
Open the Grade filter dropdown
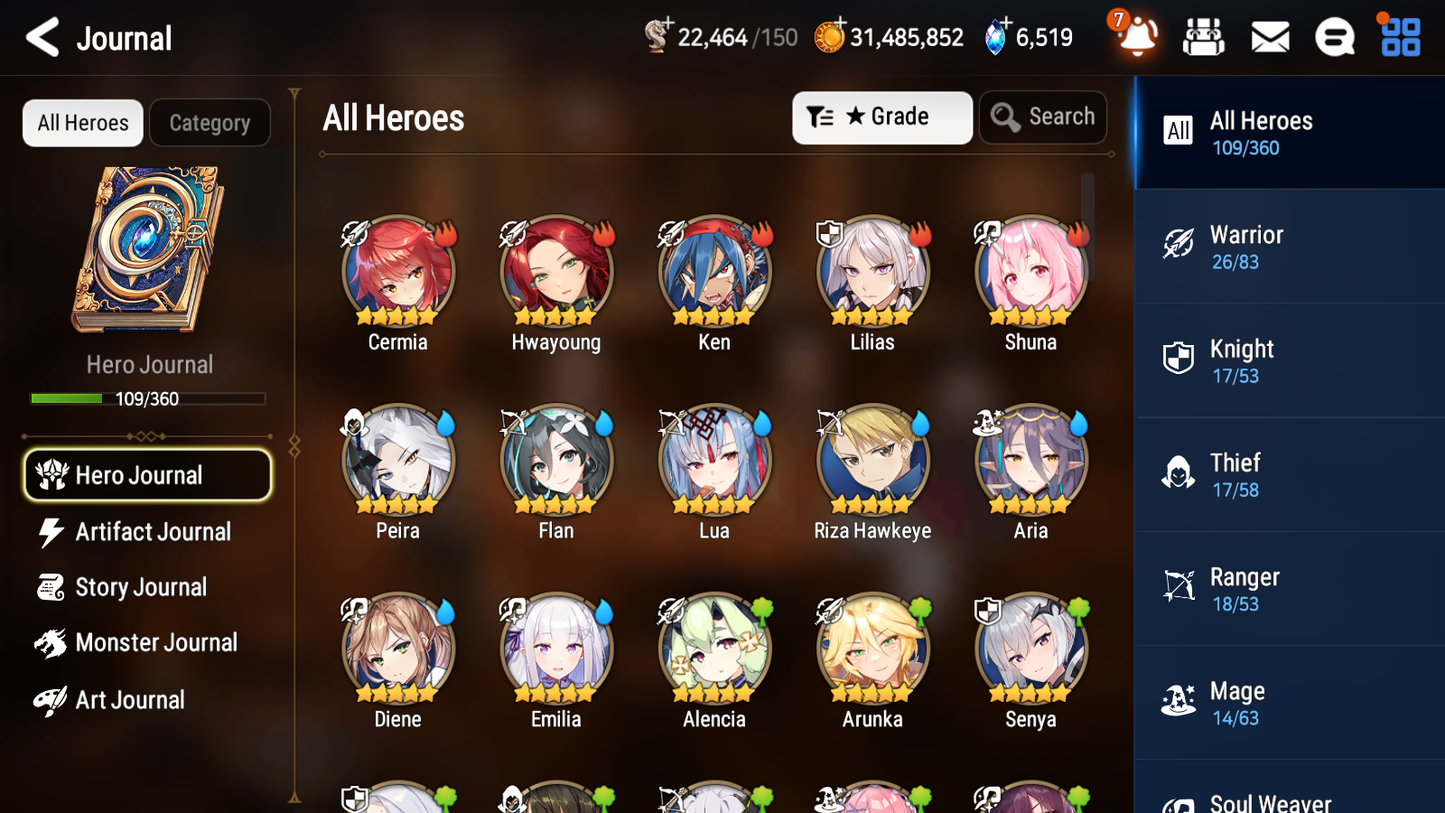882,117
